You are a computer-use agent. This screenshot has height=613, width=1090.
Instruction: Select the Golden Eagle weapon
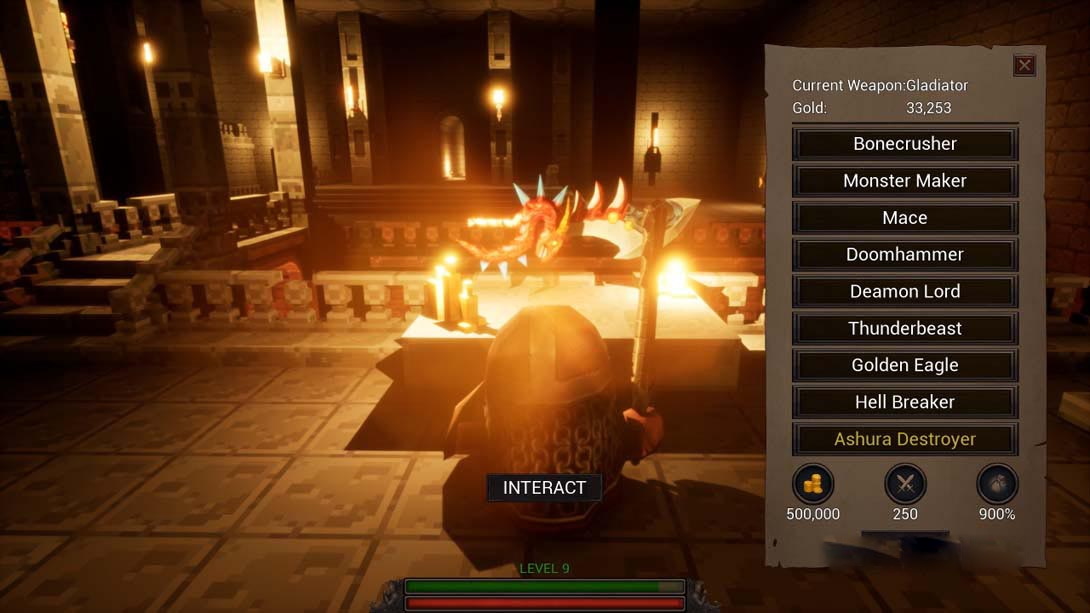905,366
